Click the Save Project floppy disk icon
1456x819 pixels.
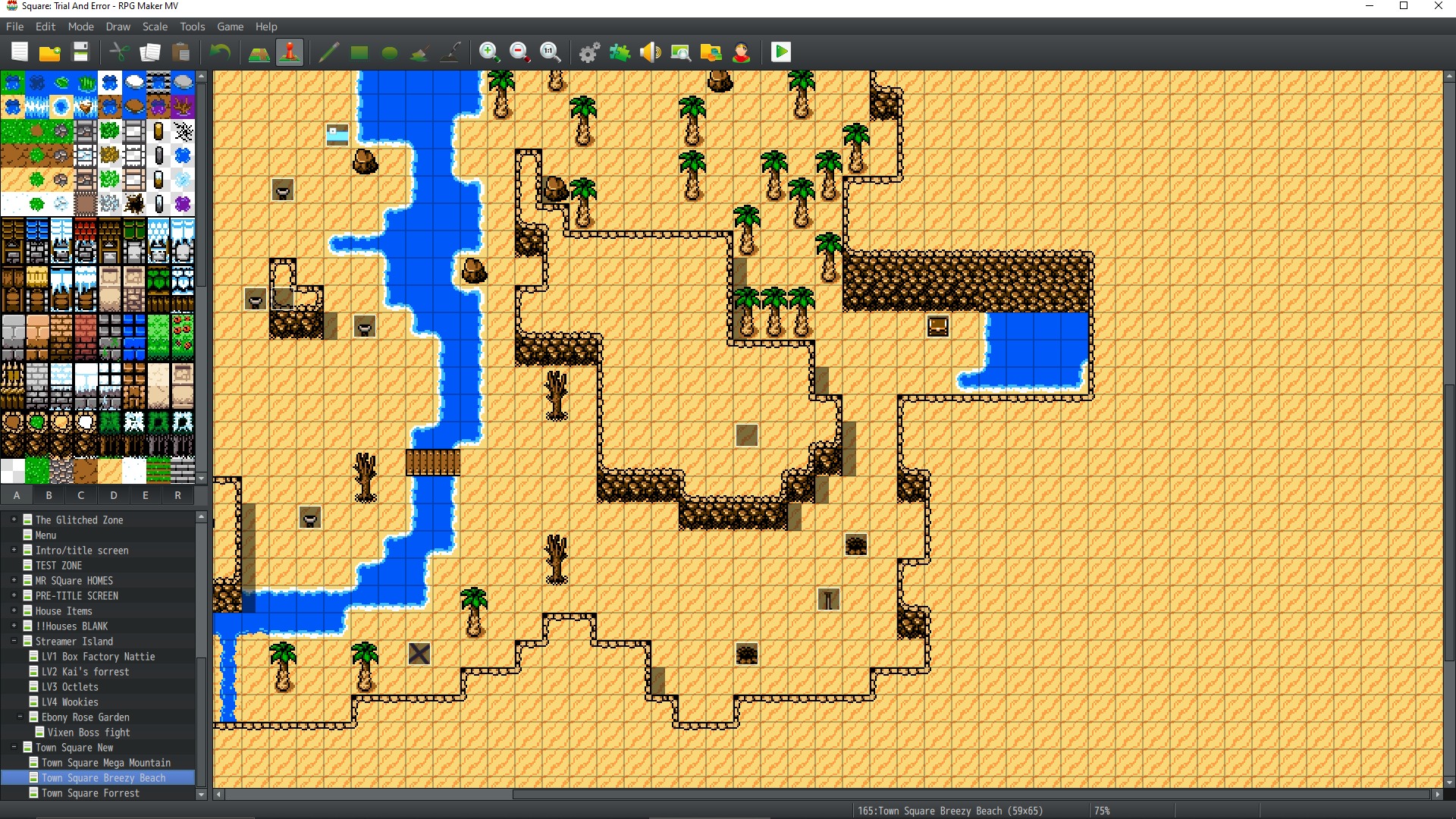point(80,52)
